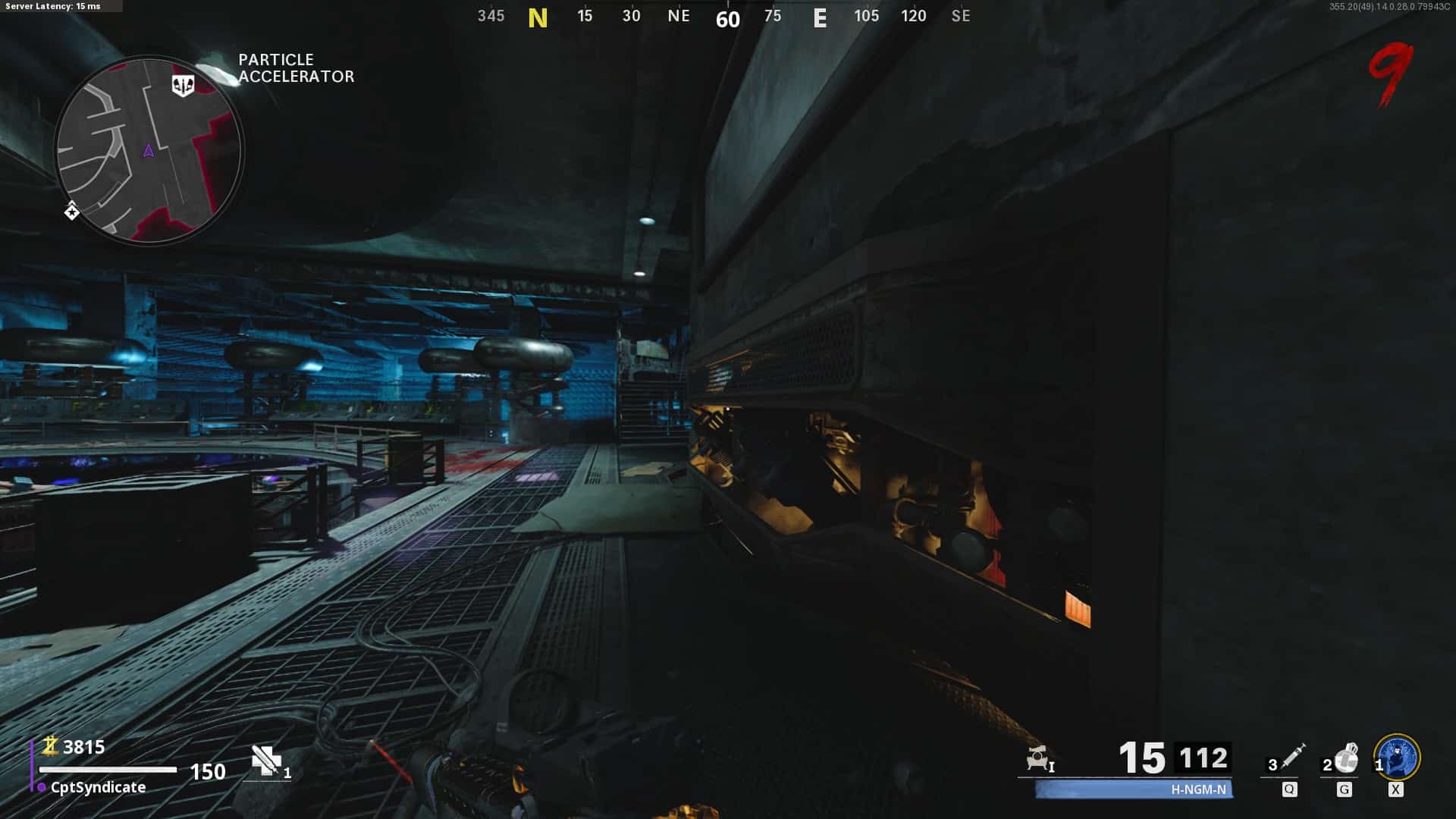
Task: Click the star objective marker beside minimap
Action: [71, 211]
